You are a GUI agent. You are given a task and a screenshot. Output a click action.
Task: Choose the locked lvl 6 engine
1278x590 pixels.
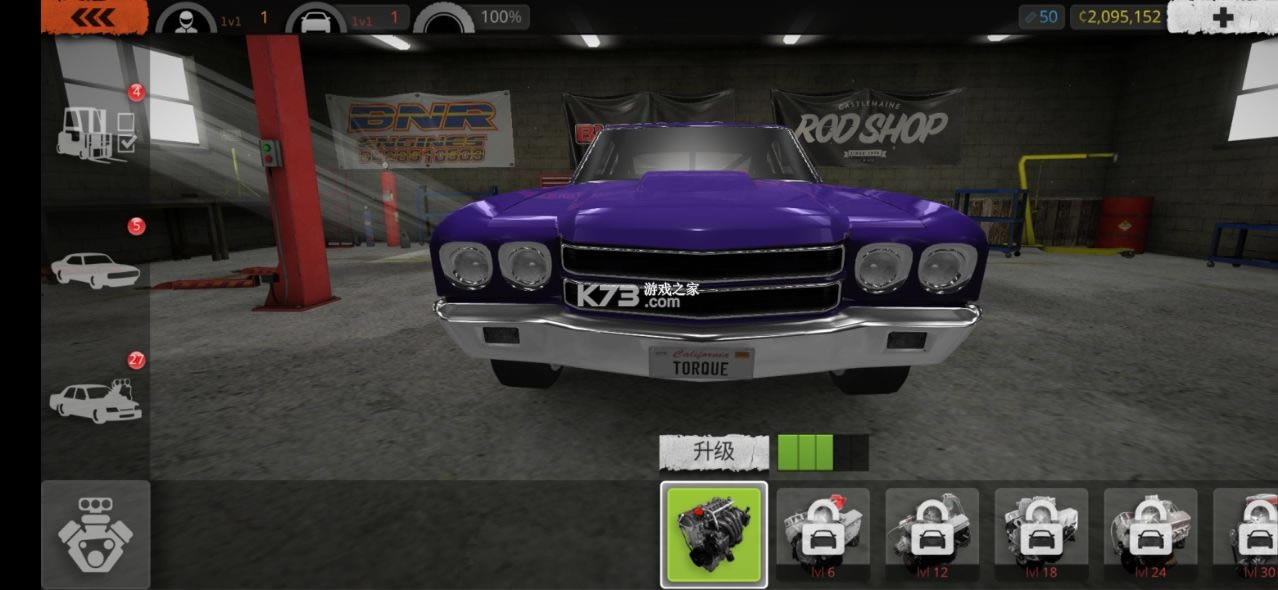(x=823, y=534)
